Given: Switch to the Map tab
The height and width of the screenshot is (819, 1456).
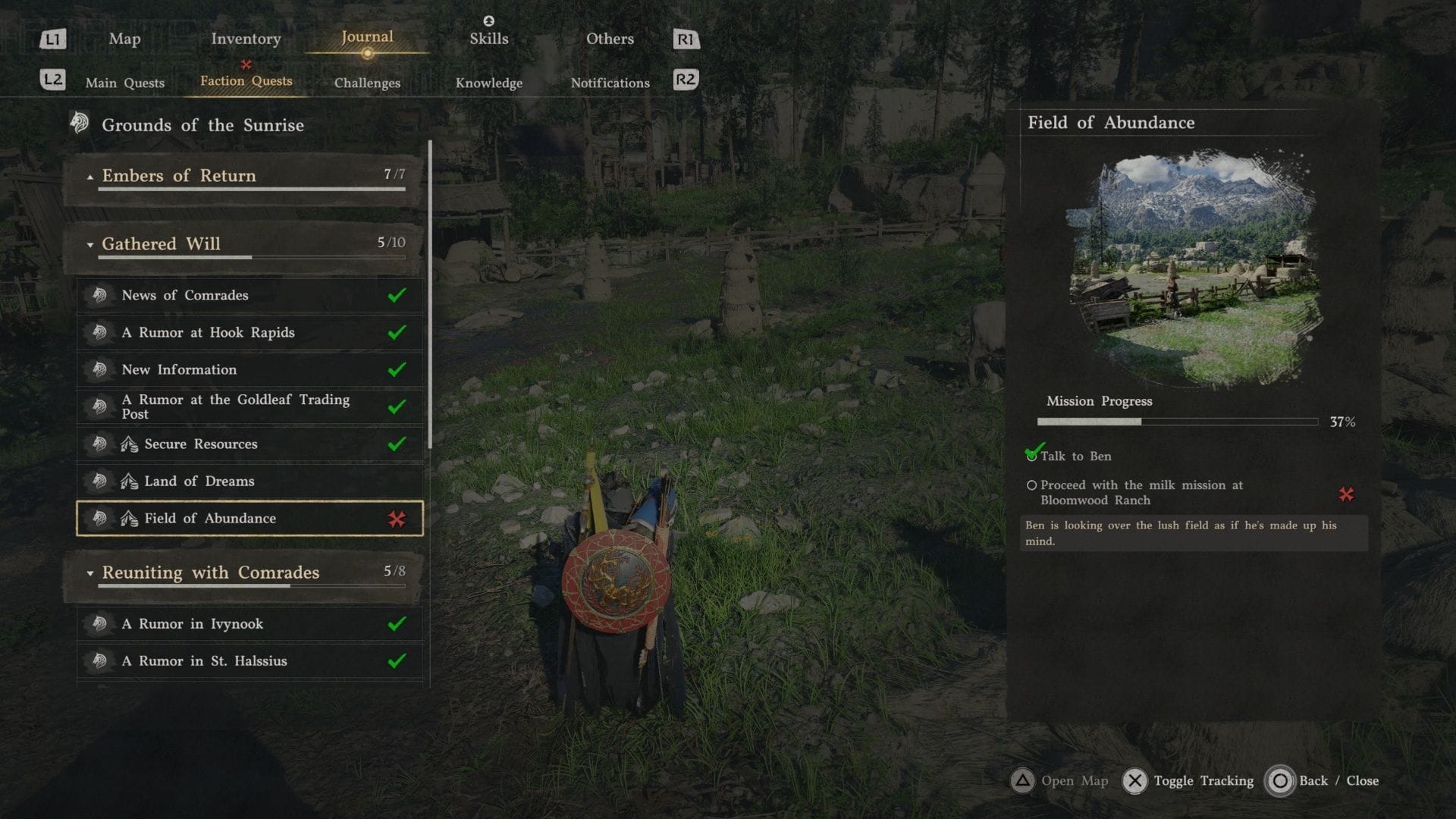Looking at the screenshot, I should click(124, 39).
